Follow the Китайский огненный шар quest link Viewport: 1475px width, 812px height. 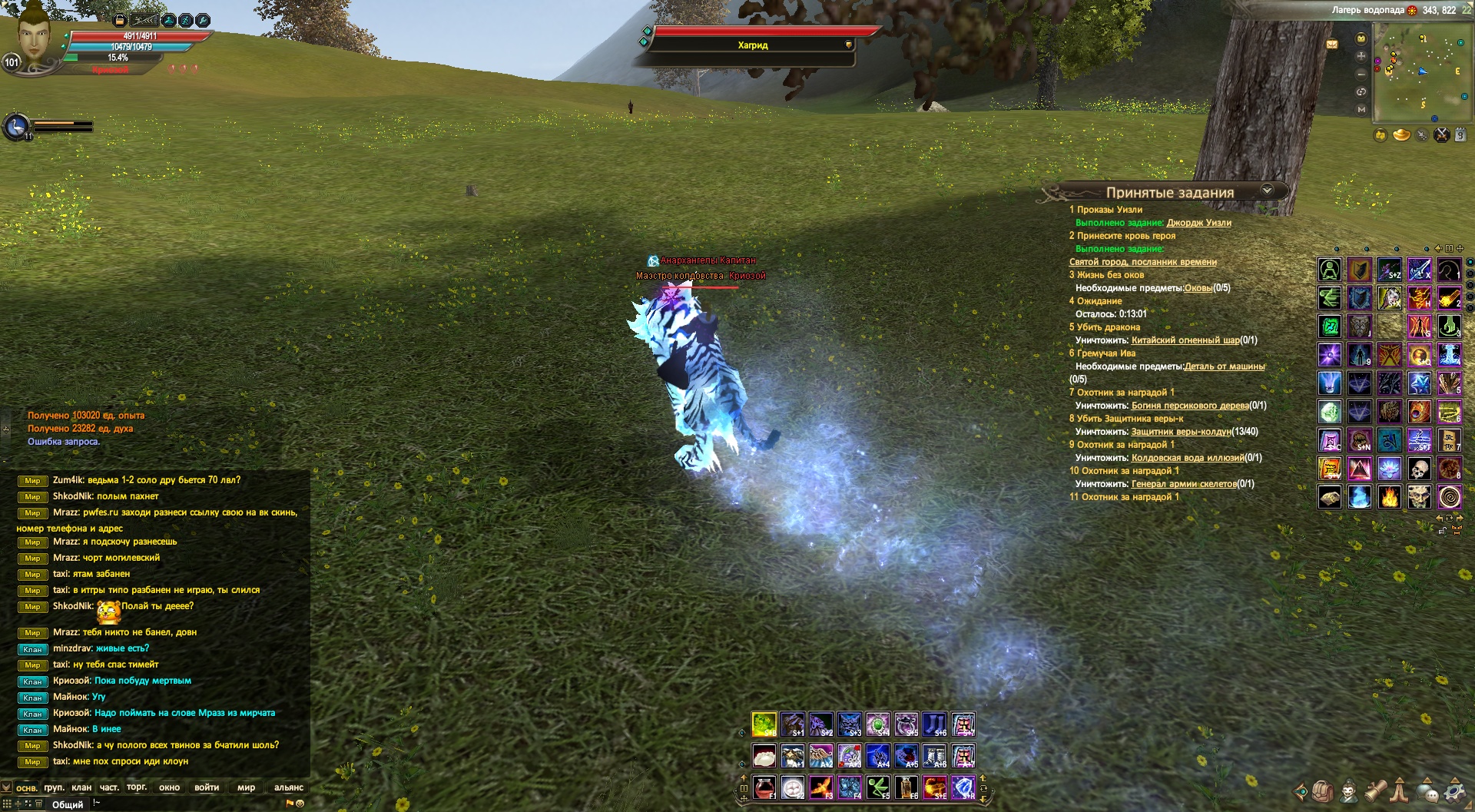pos(1185,340)
